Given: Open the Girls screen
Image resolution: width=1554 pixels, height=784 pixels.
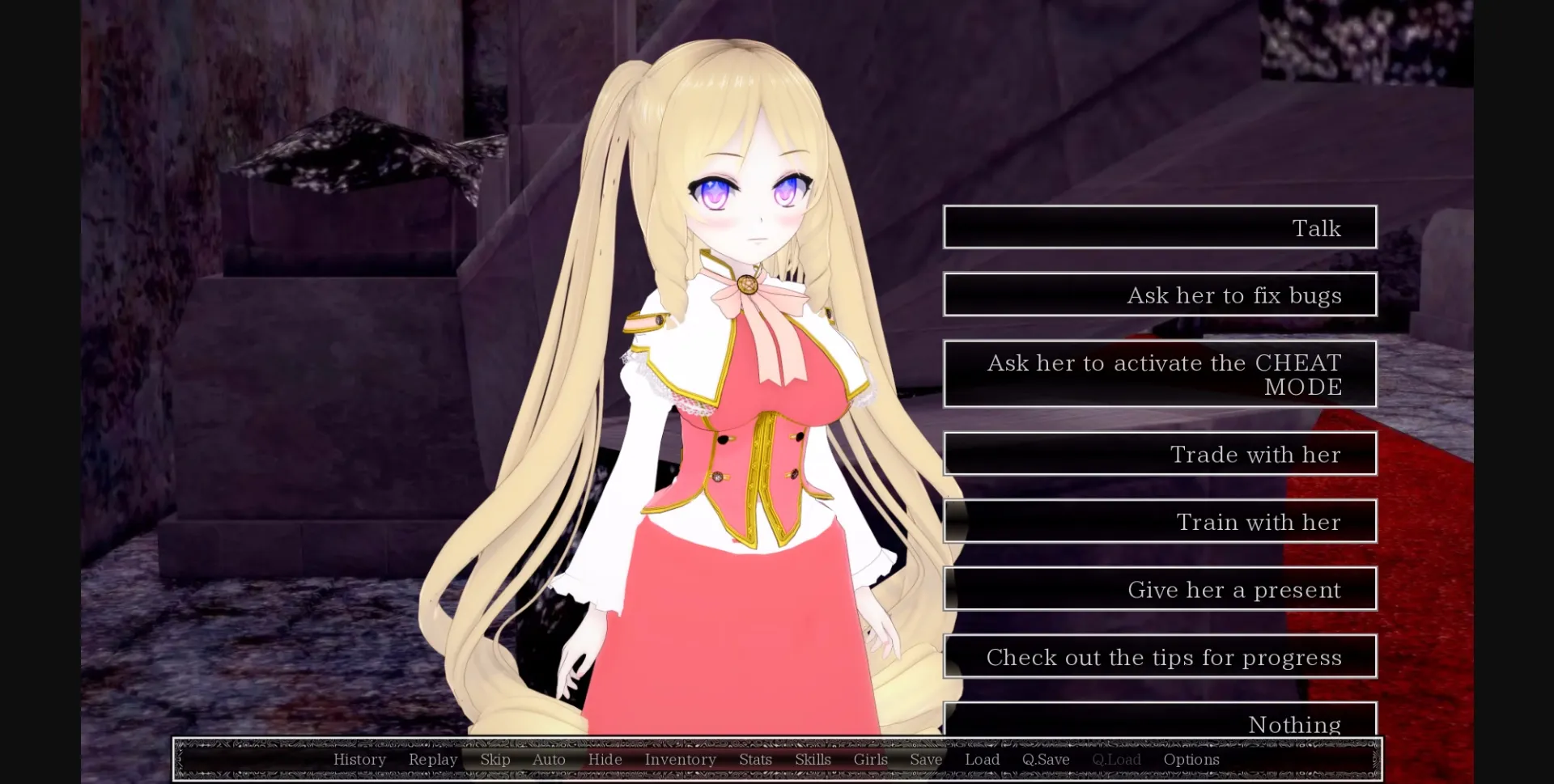Looking at the screenshot, I should 870,759.
